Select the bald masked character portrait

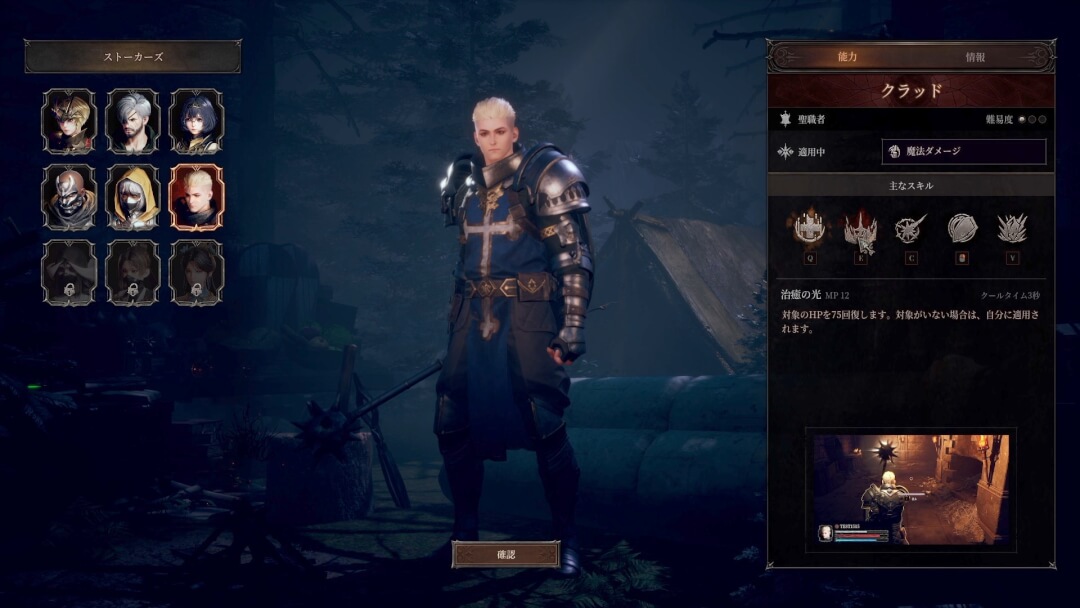pos(69,197)
